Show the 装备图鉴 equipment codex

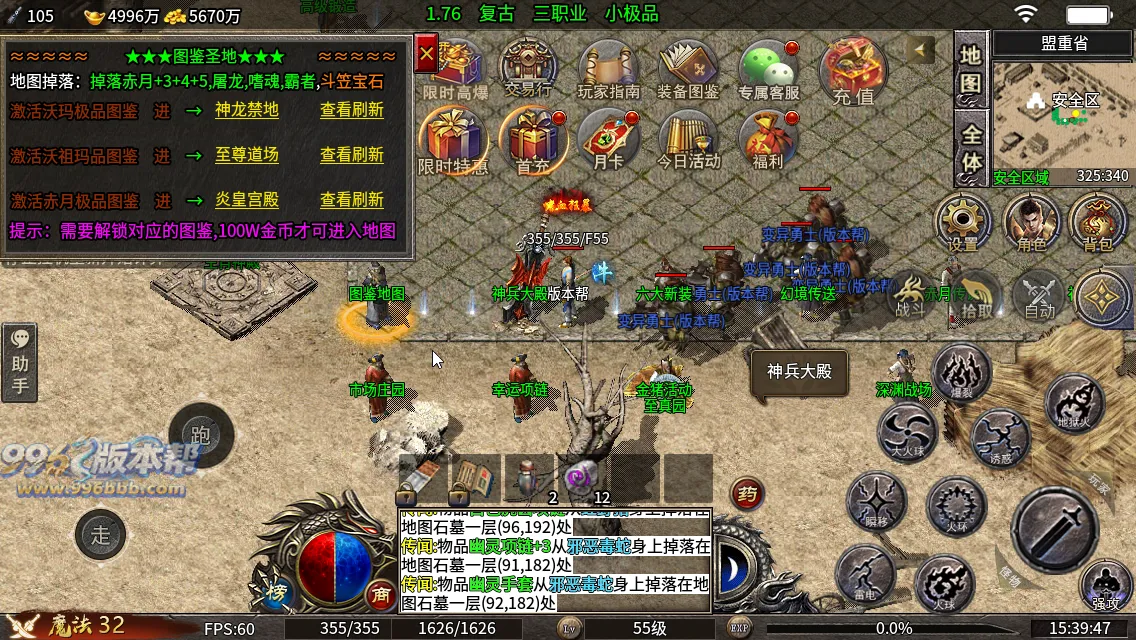pos(688,72)
